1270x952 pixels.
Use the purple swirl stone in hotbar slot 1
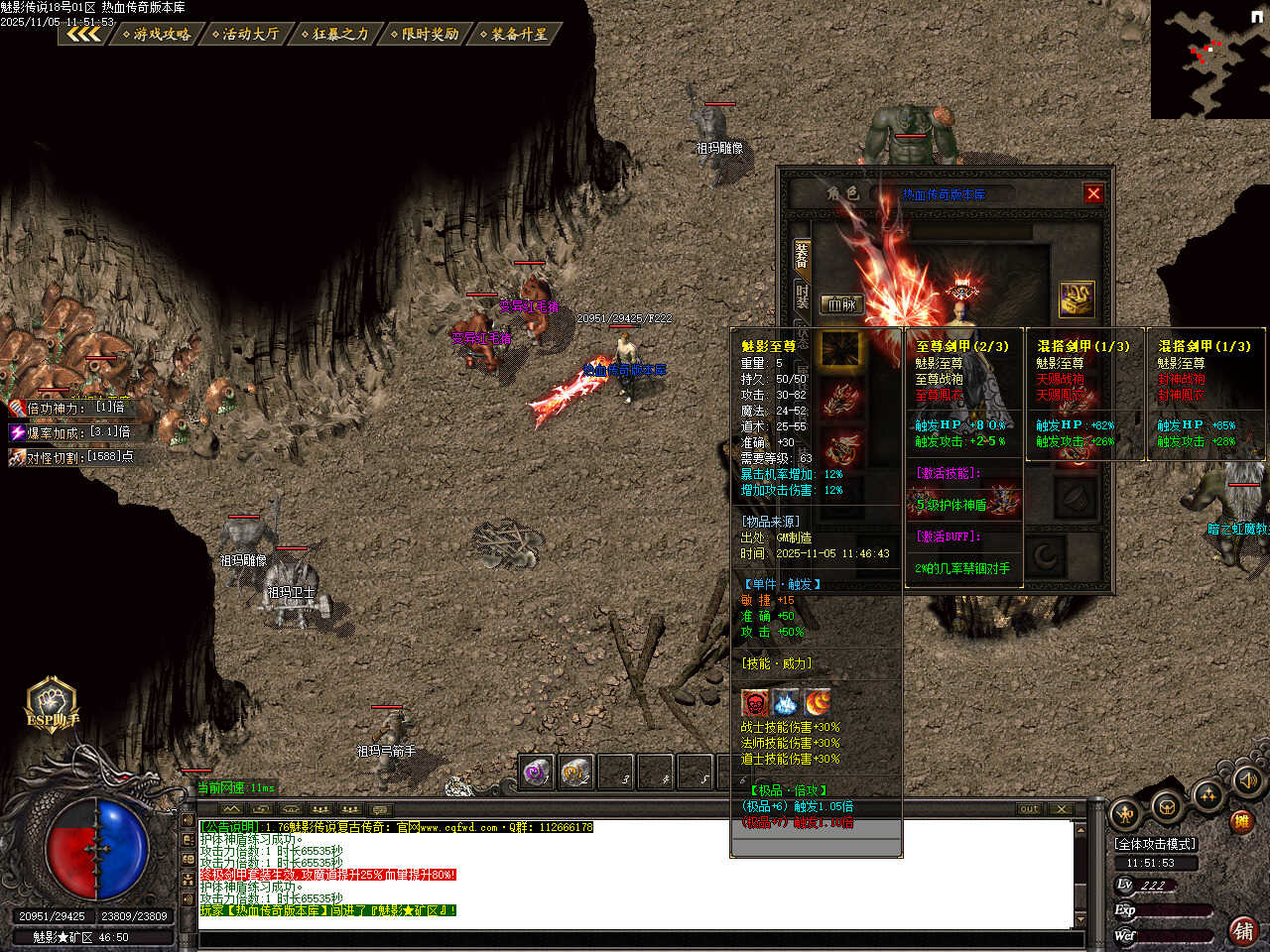point(538,772)
